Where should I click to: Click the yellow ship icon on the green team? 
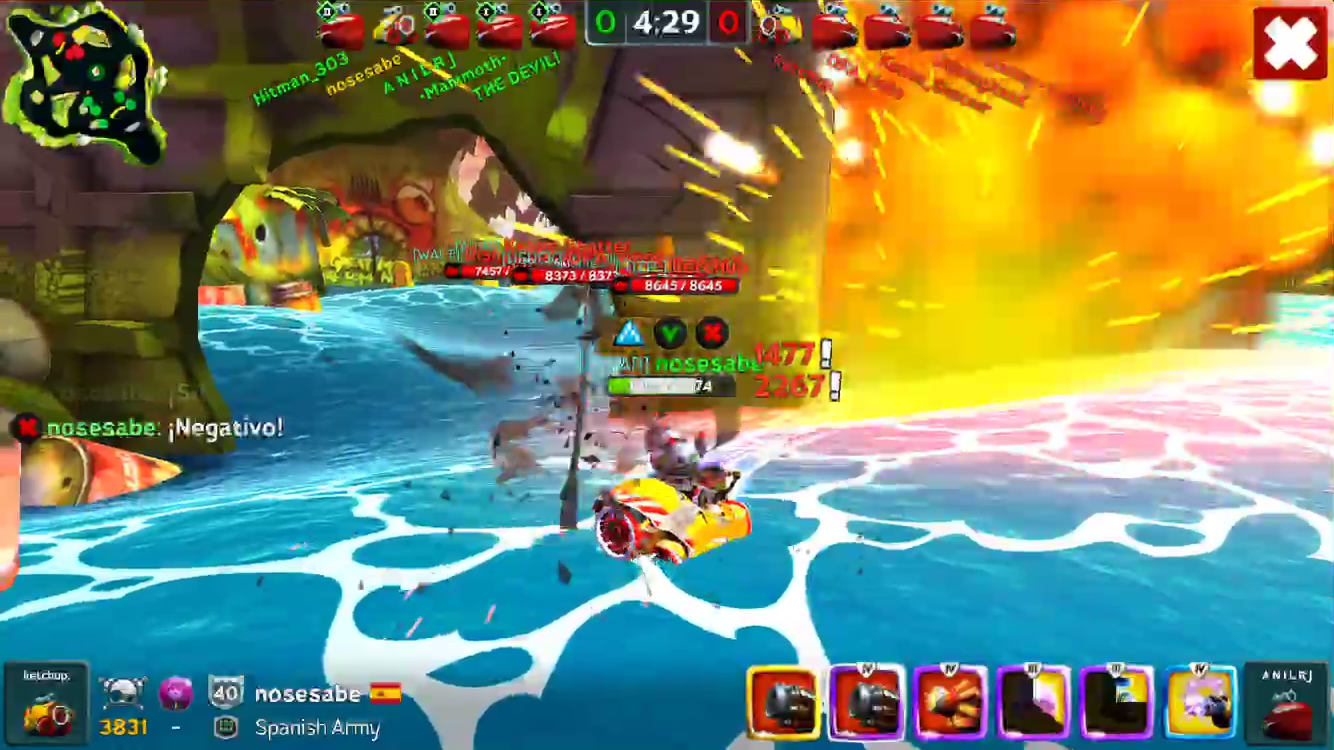coord(395,28)
